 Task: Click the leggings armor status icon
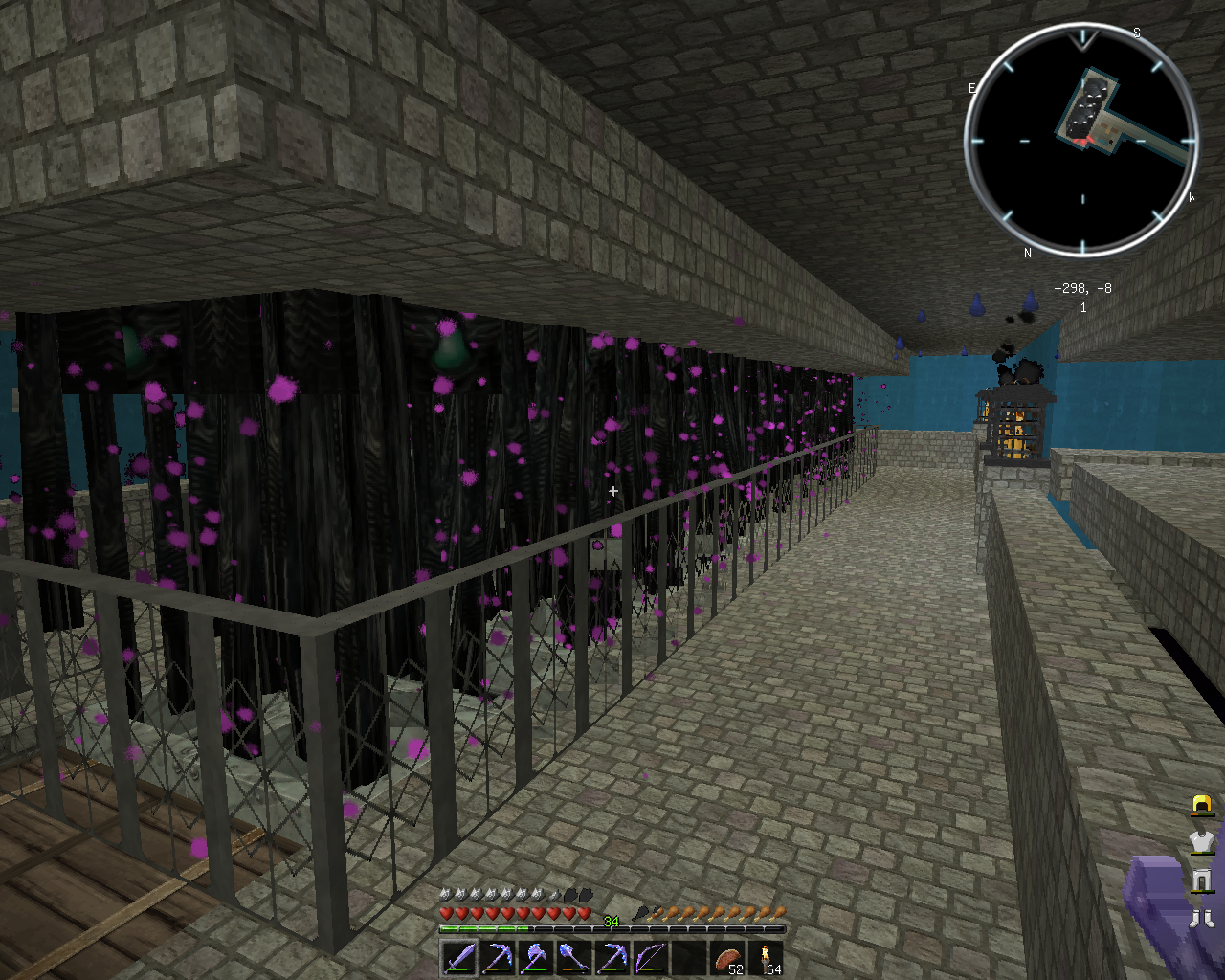coord(1202,880)
